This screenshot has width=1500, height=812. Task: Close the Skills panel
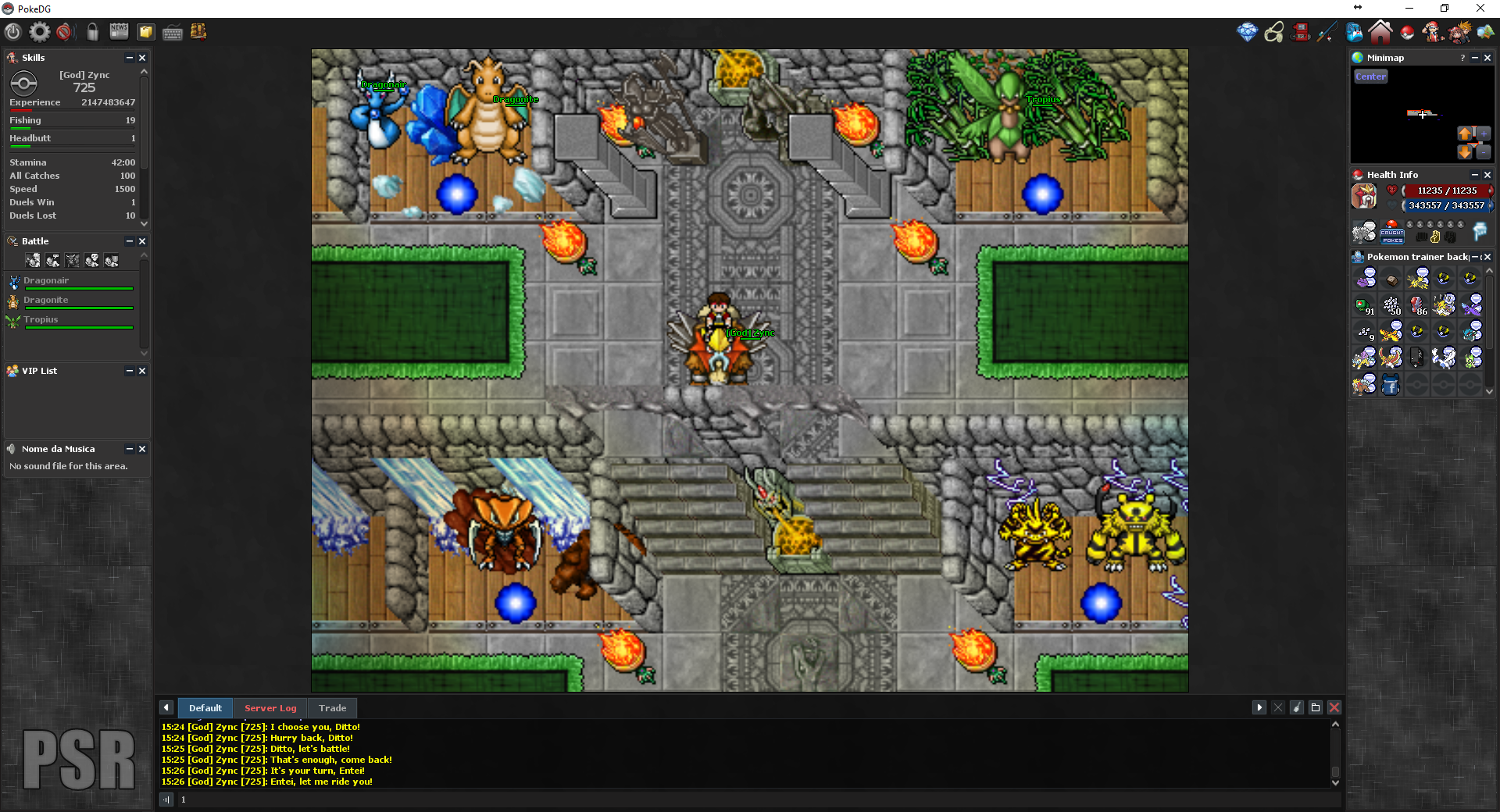pyautogui.click(x=142, y=58)
